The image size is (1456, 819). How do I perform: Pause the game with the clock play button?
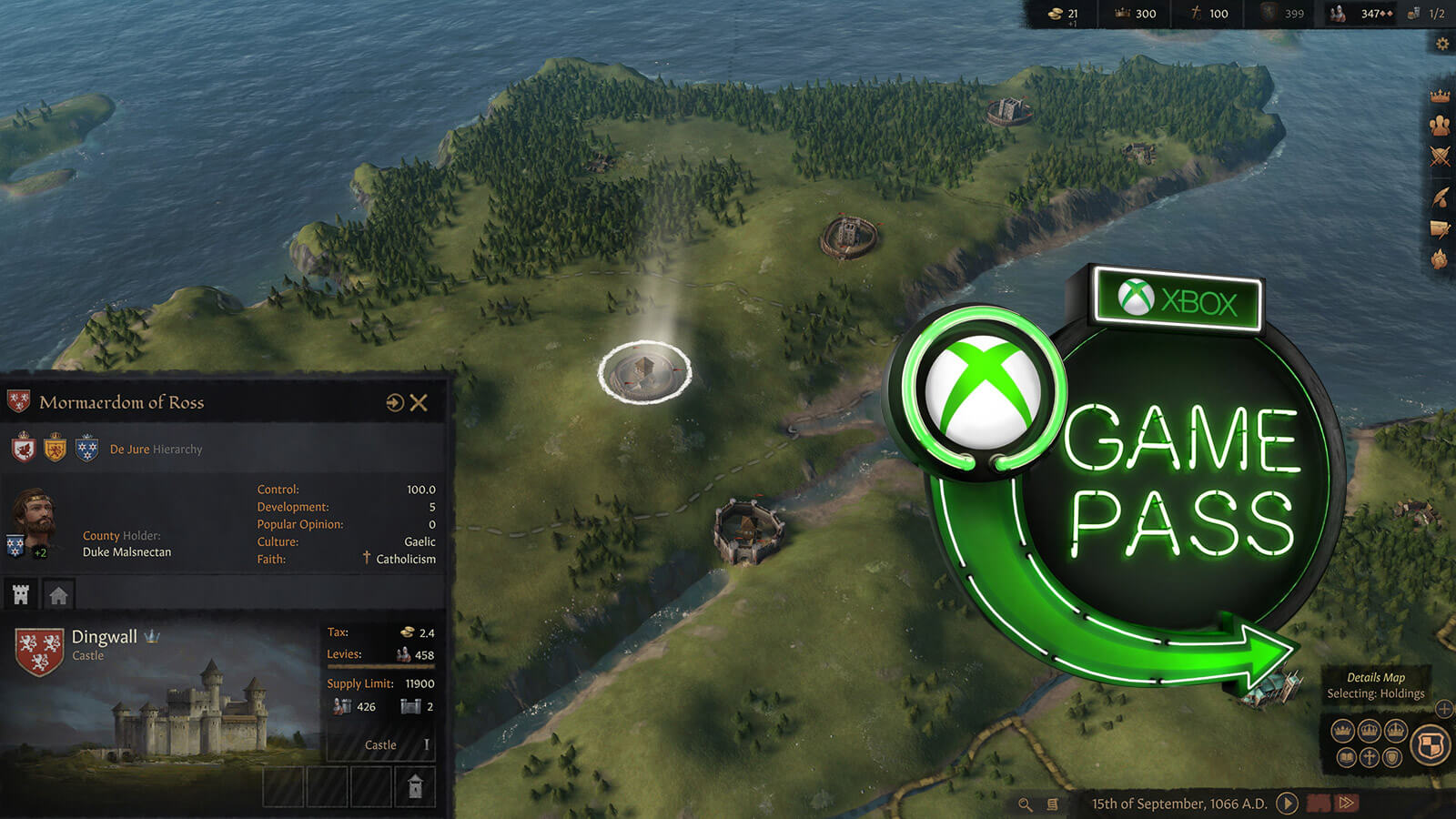pyautogui.click(x=1286, y=804)
